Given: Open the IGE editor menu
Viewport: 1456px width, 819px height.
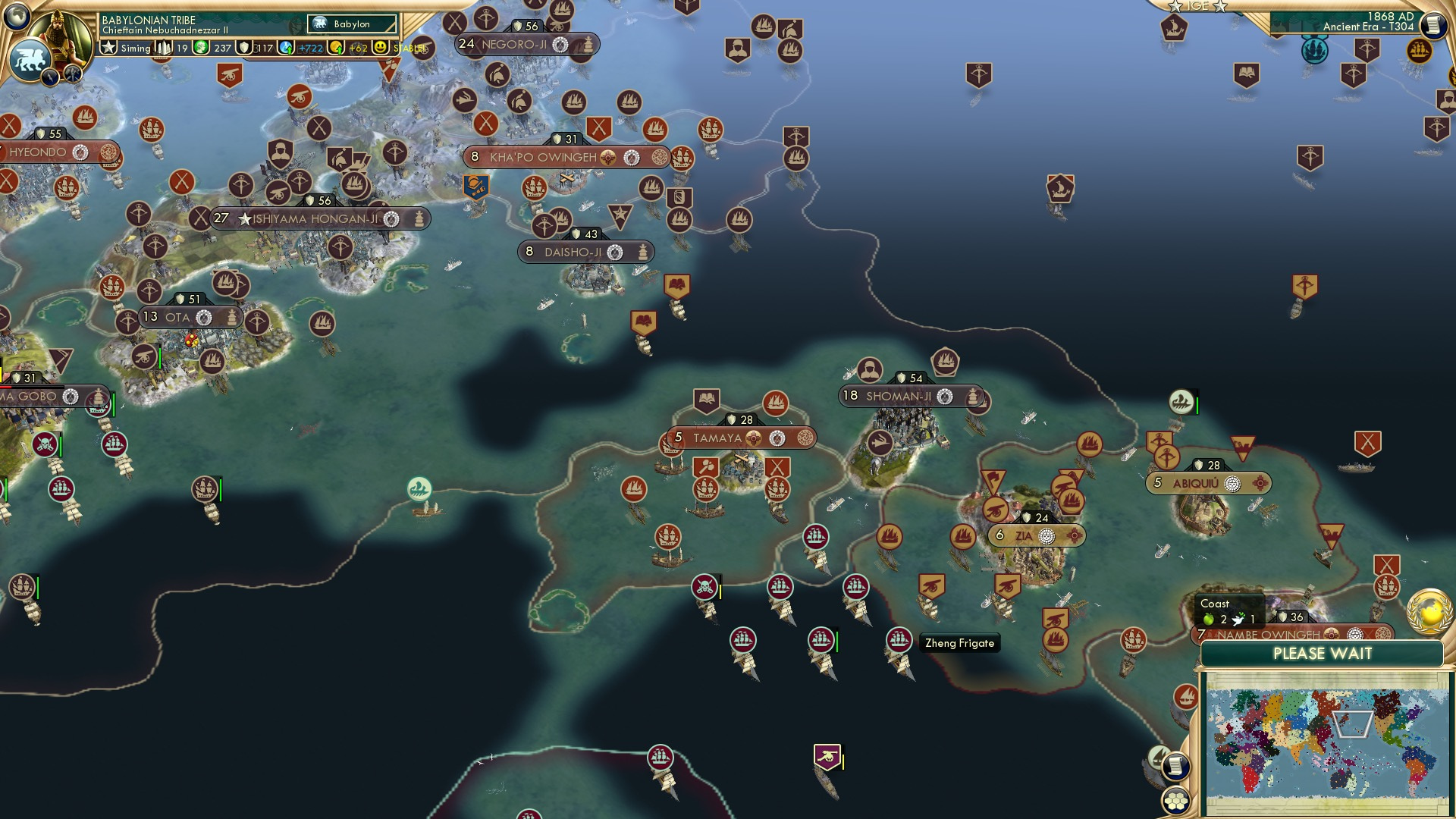Looking at the screenshot, I should point(1197,6).
